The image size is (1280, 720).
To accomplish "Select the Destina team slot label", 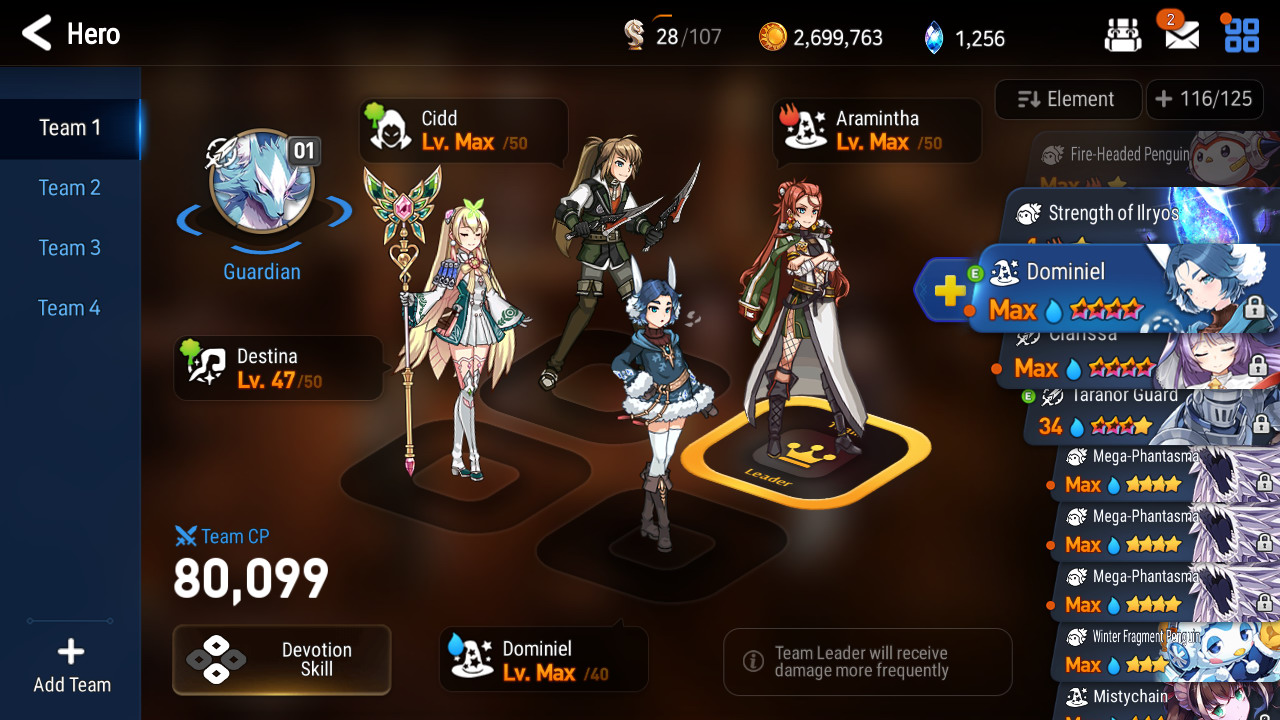I will pos(278,368).
